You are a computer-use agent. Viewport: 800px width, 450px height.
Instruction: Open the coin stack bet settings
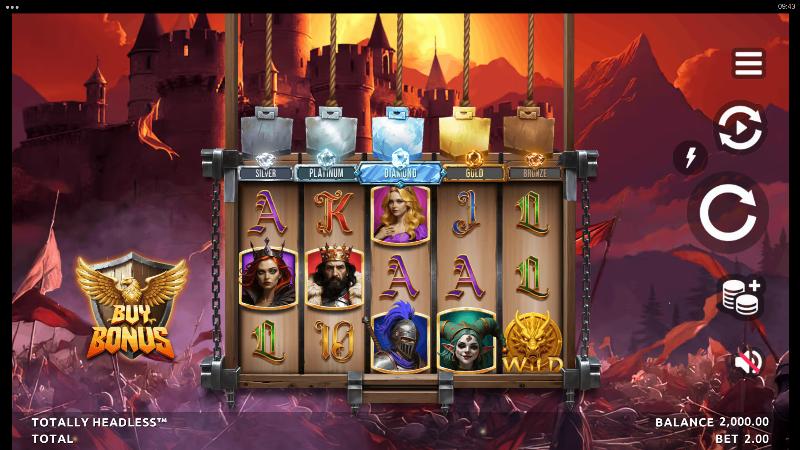[x=741, y=298]
